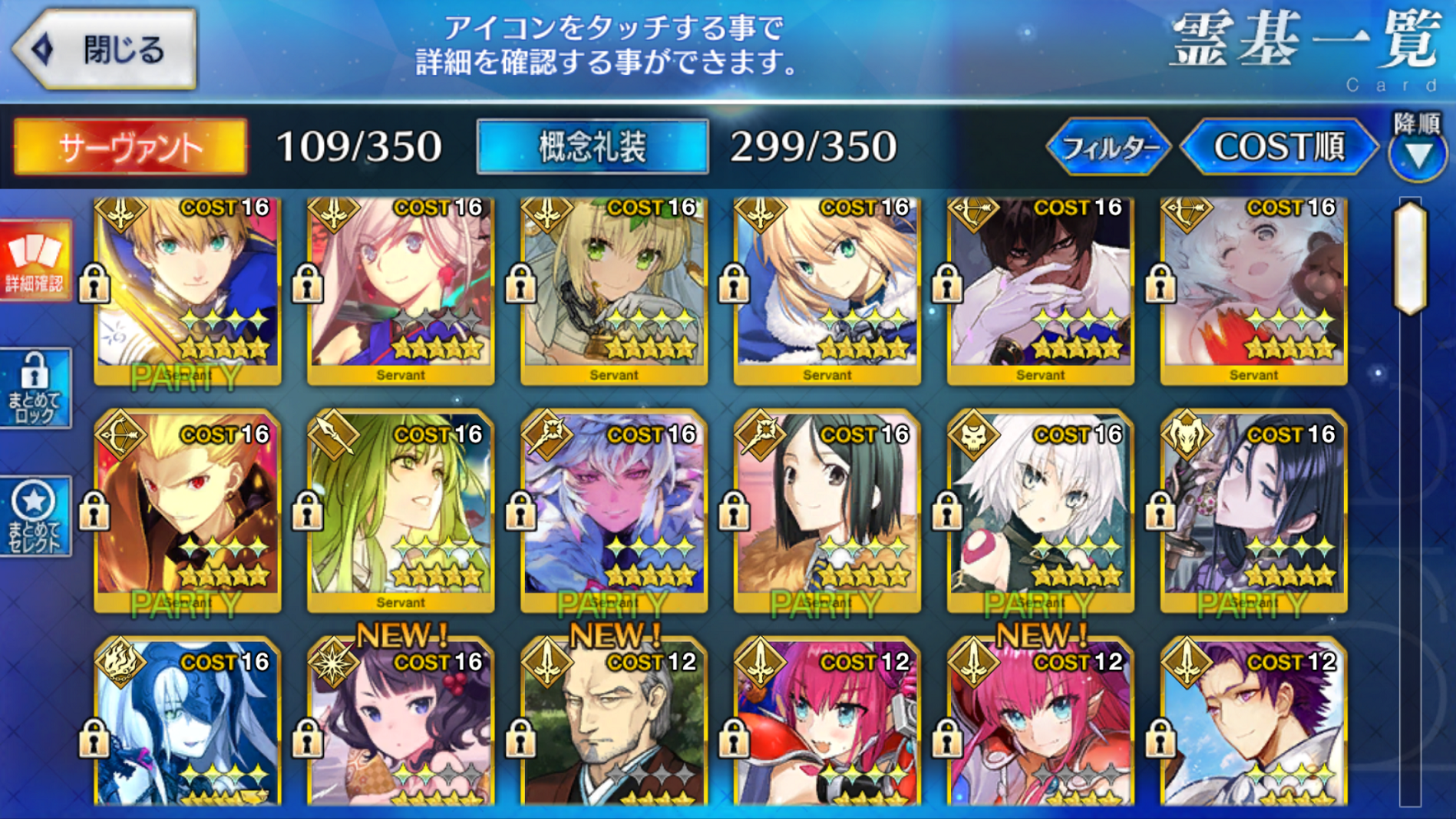1456x819 pixels.
Task: Choose the blonde Saber in blue fur coat
Action: pyautogui.click(x=827, y=288)
